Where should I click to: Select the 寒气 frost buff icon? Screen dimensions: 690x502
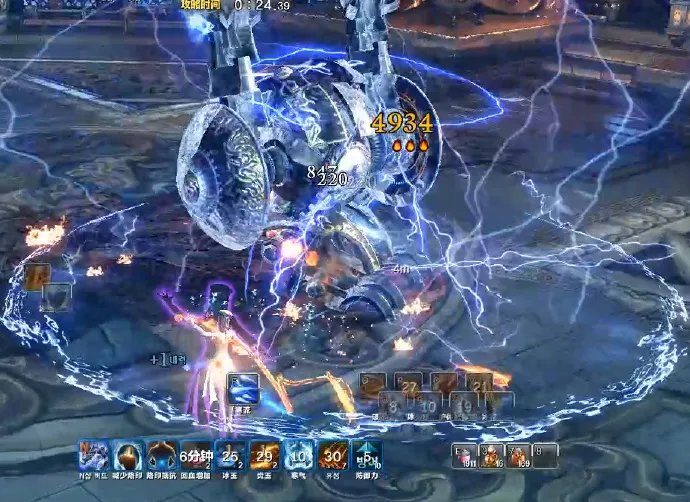pos(298,456)
